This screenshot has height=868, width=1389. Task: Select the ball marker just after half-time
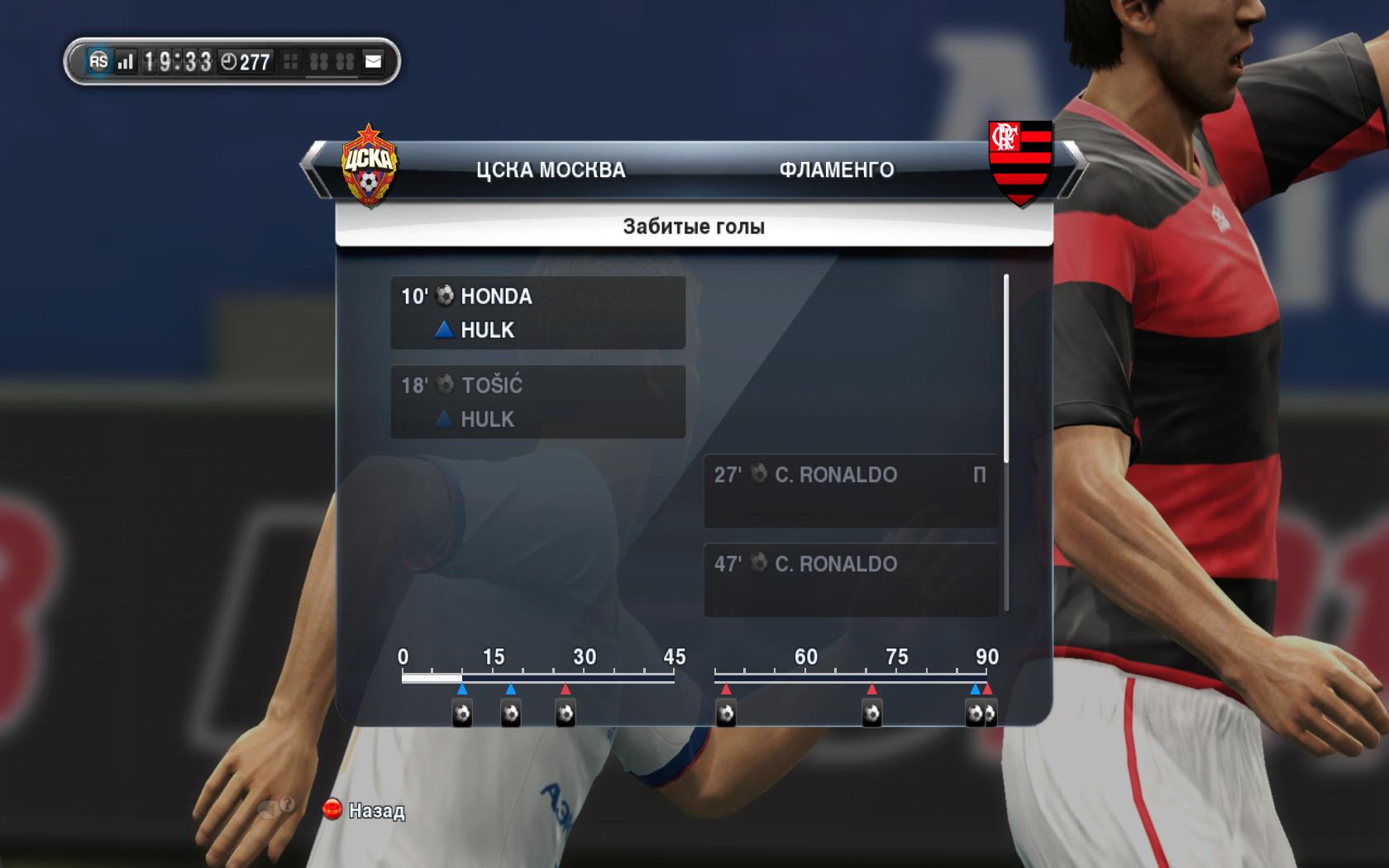tap(726, 713)
